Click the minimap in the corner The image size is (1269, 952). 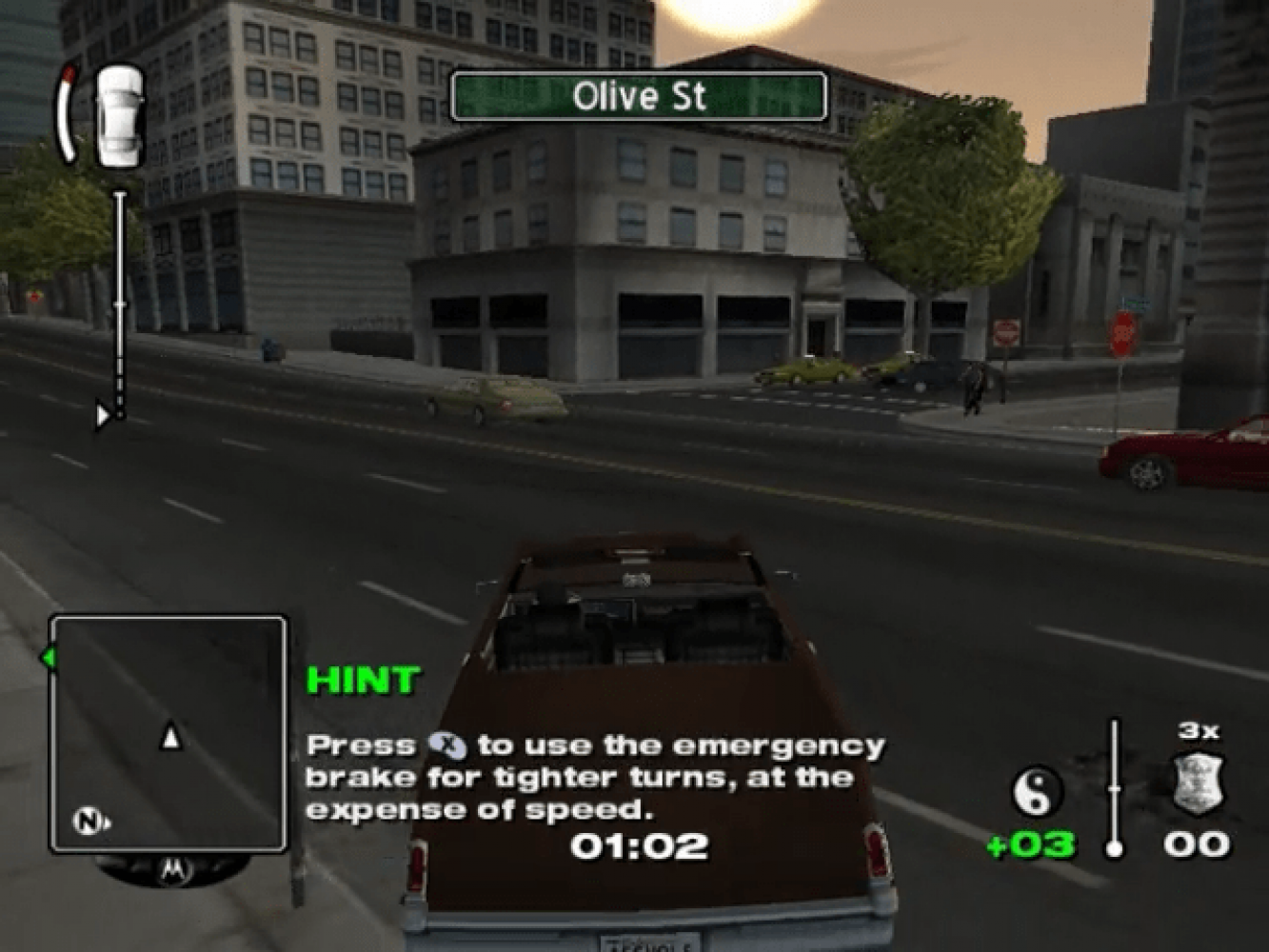point(168,733)
